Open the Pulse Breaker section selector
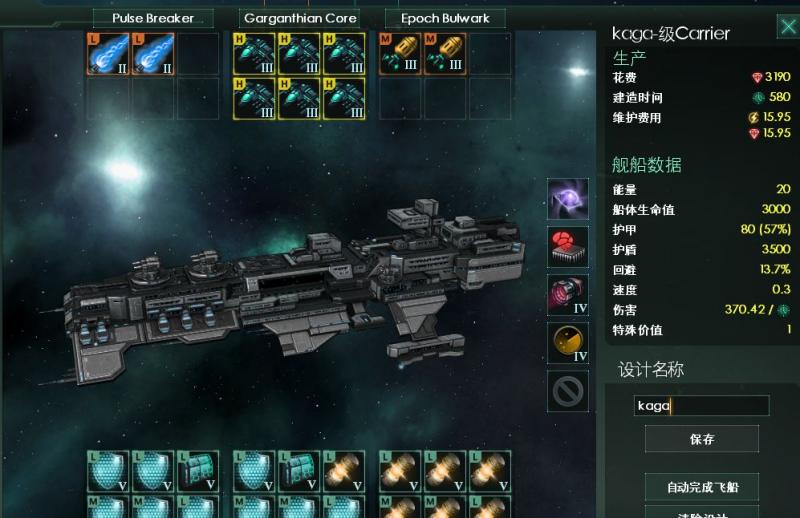 coord(155,18)
